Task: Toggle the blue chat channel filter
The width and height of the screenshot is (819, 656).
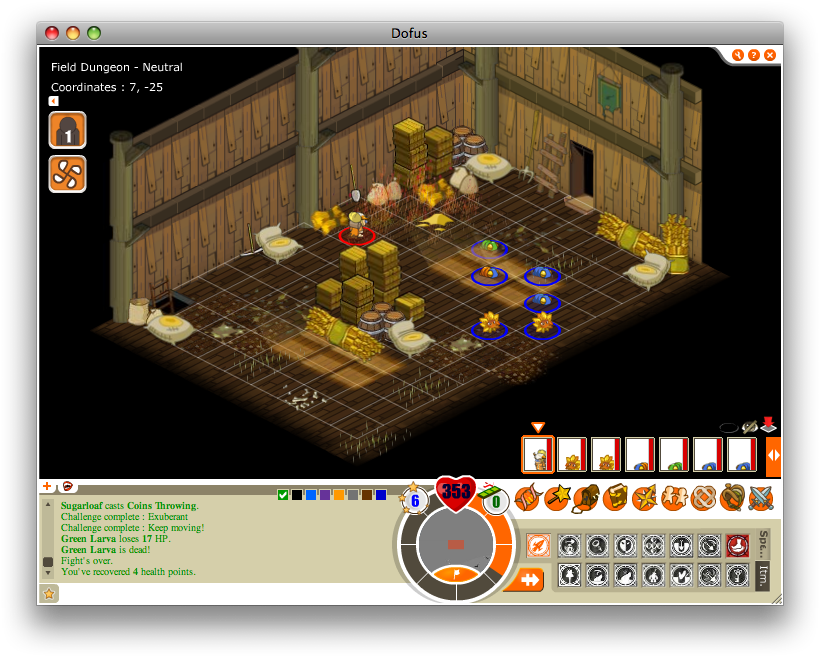Action: pos(311,494)
